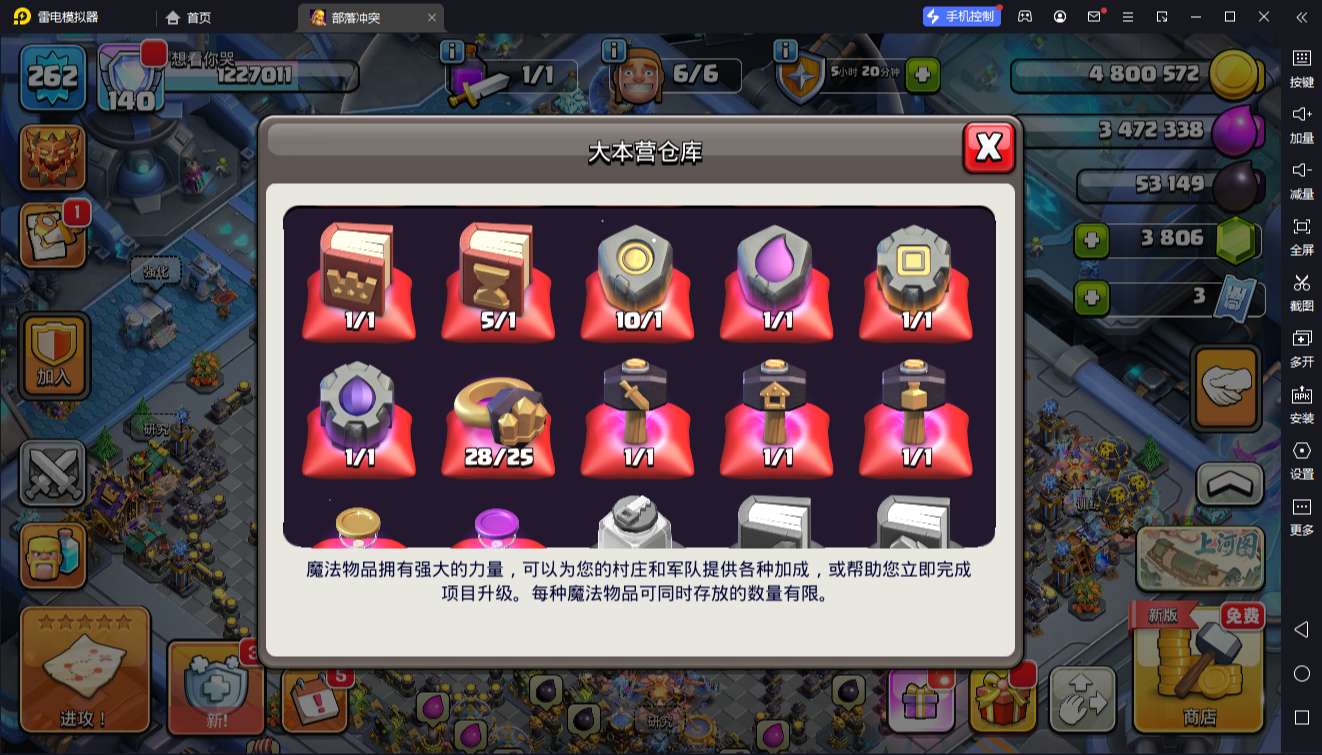Enable phone control (手机控制) mode

pos(961,16)
